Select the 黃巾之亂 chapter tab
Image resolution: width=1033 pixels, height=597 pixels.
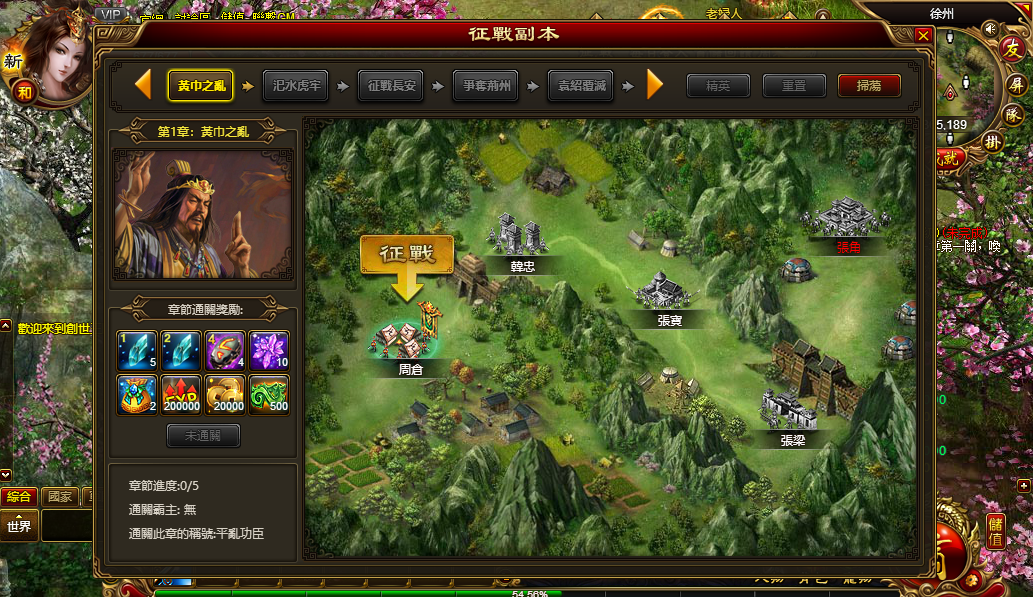click(201, 86)
